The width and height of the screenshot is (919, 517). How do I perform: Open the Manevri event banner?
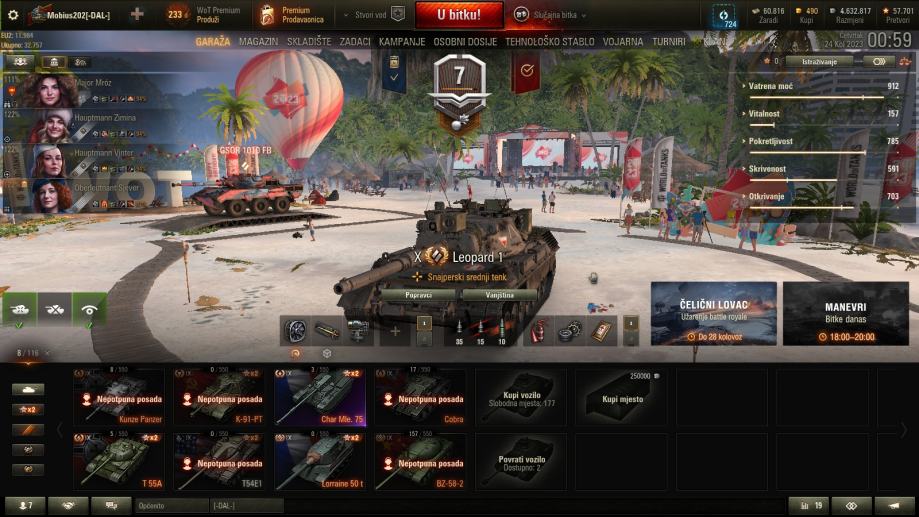845,313
